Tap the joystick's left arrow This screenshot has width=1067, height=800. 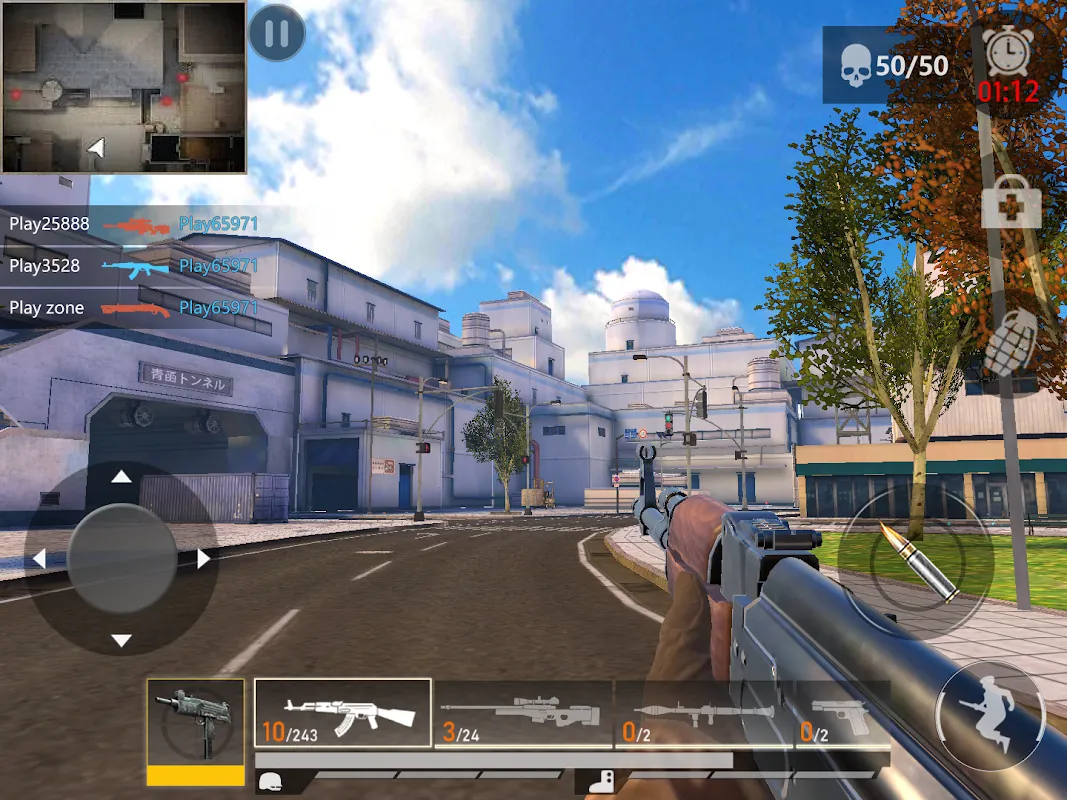pyautogui.click(x=40, y=559)
